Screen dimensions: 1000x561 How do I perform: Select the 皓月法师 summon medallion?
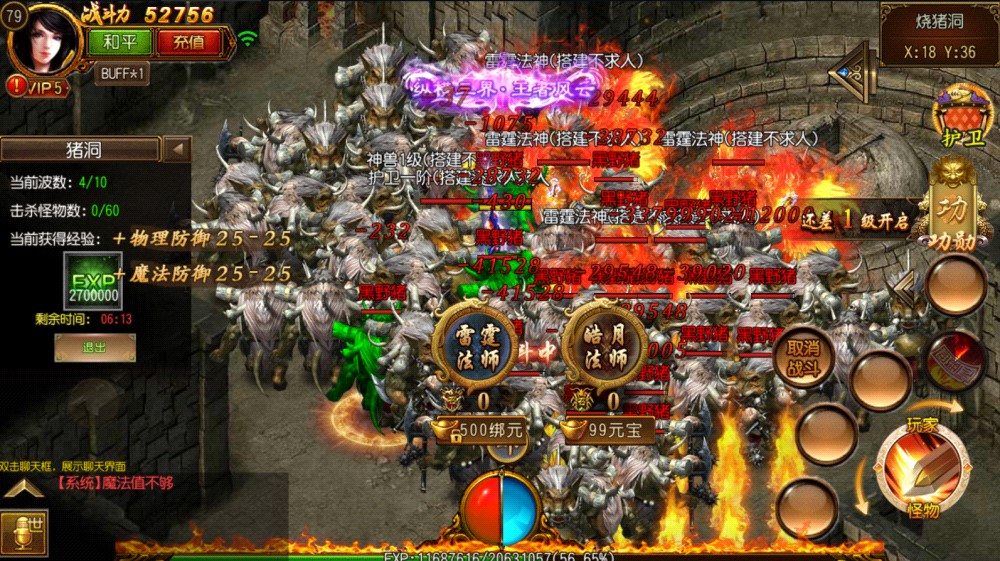604,347
